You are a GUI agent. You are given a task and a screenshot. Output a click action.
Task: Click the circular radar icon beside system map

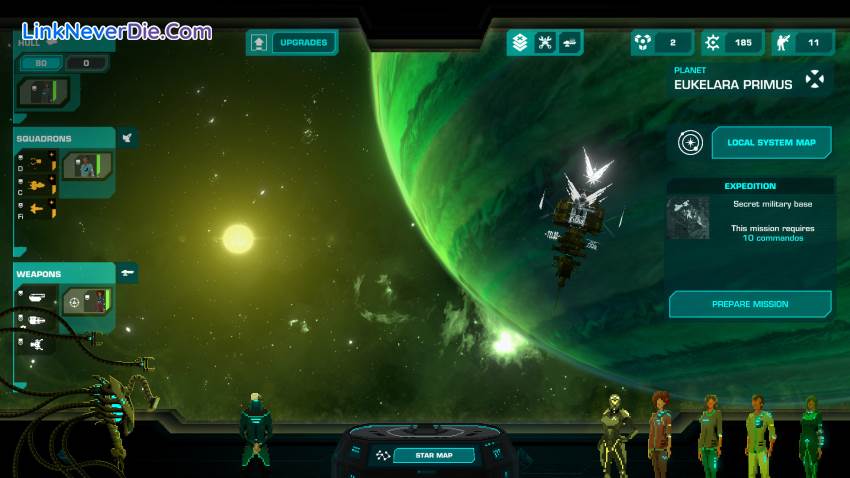(690, 142)
